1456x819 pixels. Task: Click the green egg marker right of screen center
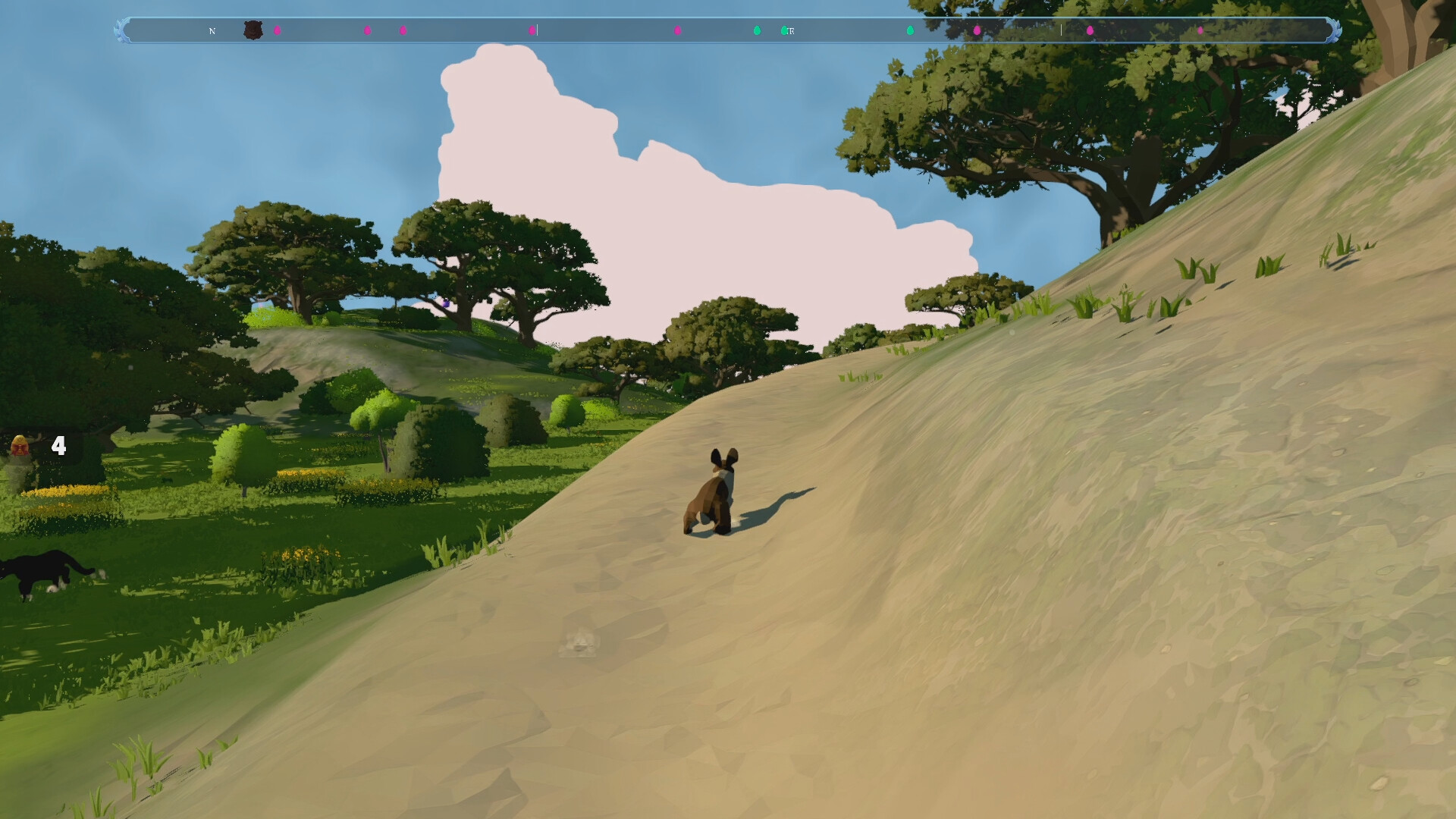pyautogui.click(x=756, y=31)
